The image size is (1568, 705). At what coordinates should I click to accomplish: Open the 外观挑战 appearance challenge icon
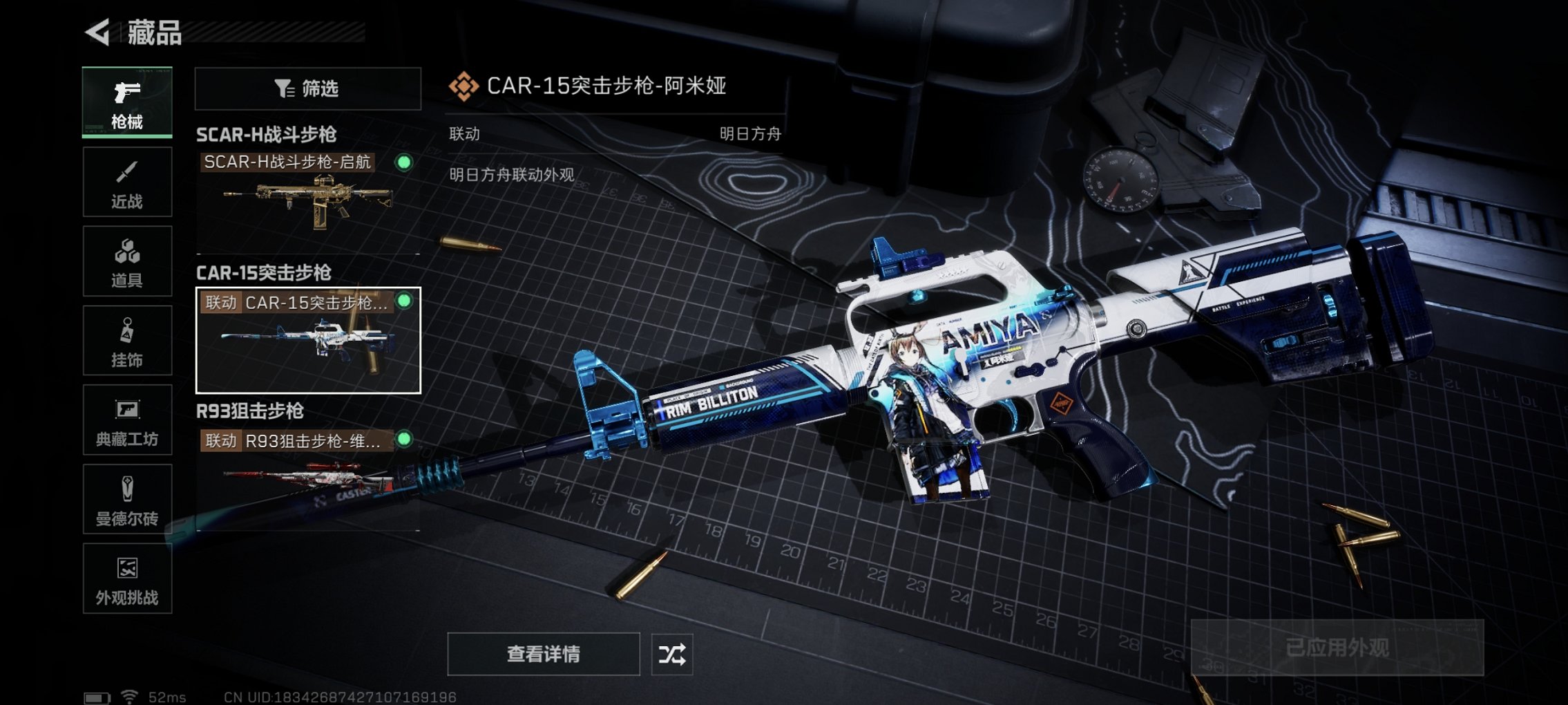[x=126, y=579]
